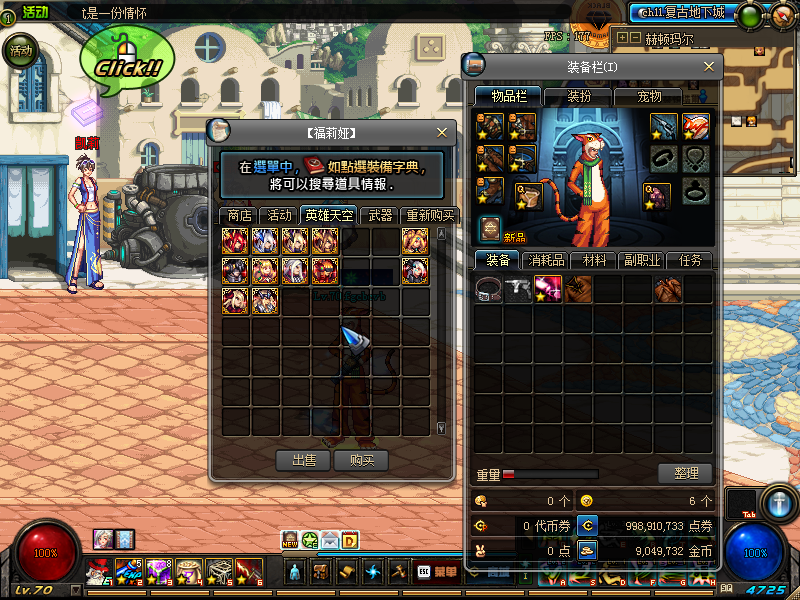
Task: Open the 宠物 pet tab
Action: [650, 96]
